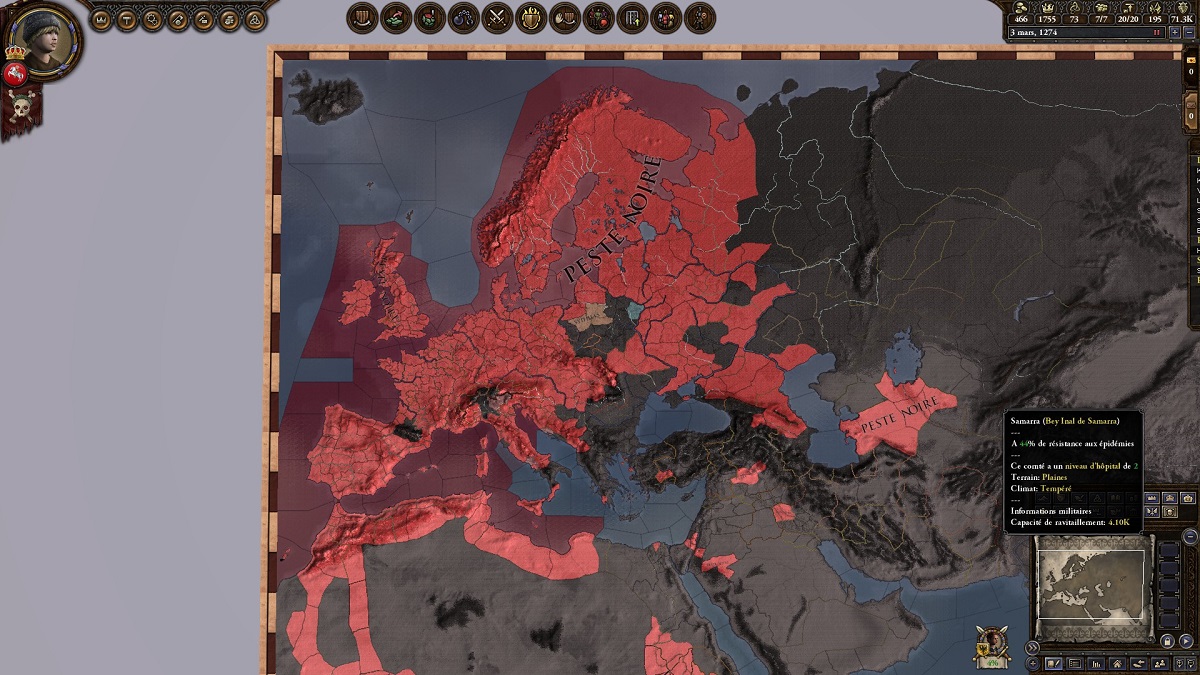
Task: Click the minimap padlock button
Action: coord(1167,641)
